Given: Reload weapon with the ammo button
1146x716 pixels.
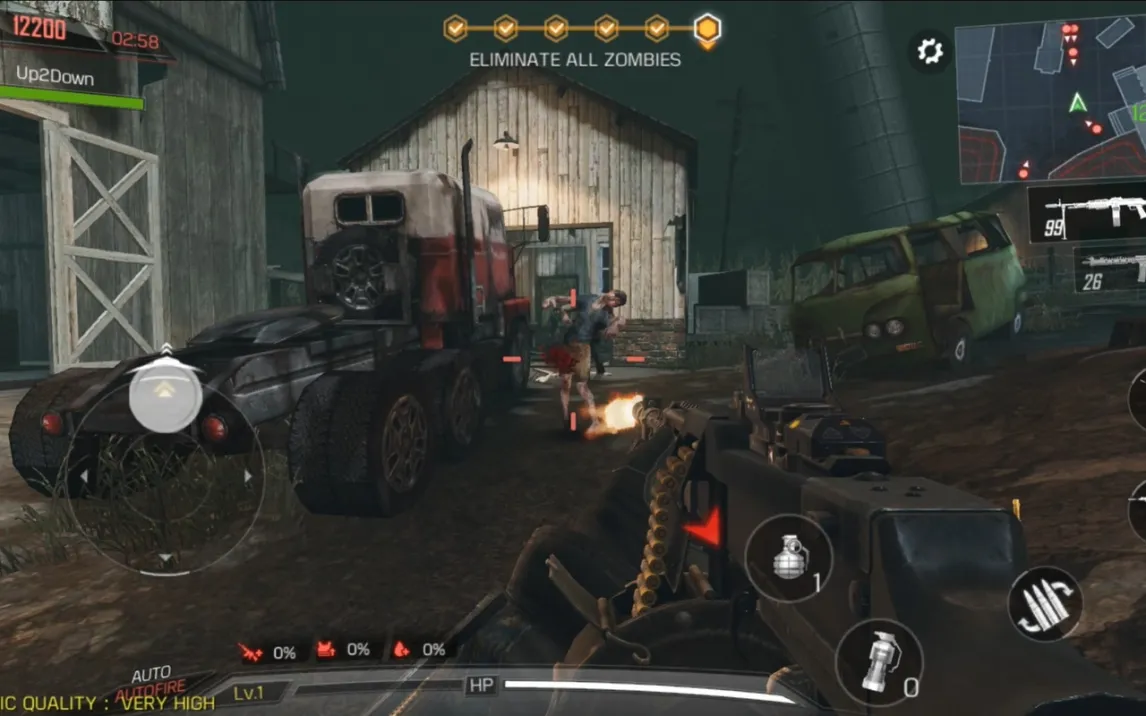Looking at the screenshot, I should tap(1044, 604).
